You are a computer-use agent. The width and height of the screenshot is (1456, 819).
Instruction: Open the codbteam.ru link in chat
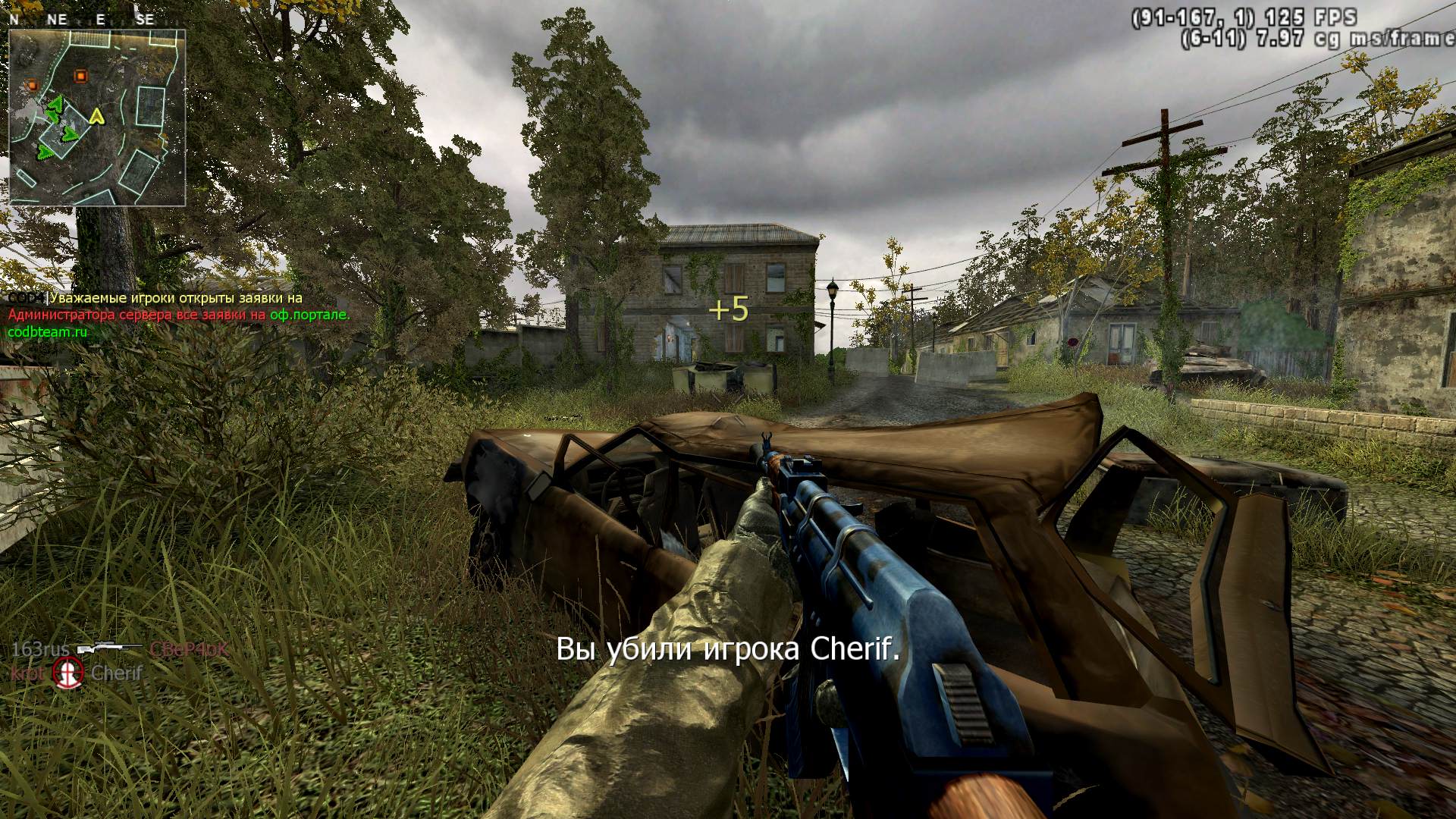pos(48,331)
